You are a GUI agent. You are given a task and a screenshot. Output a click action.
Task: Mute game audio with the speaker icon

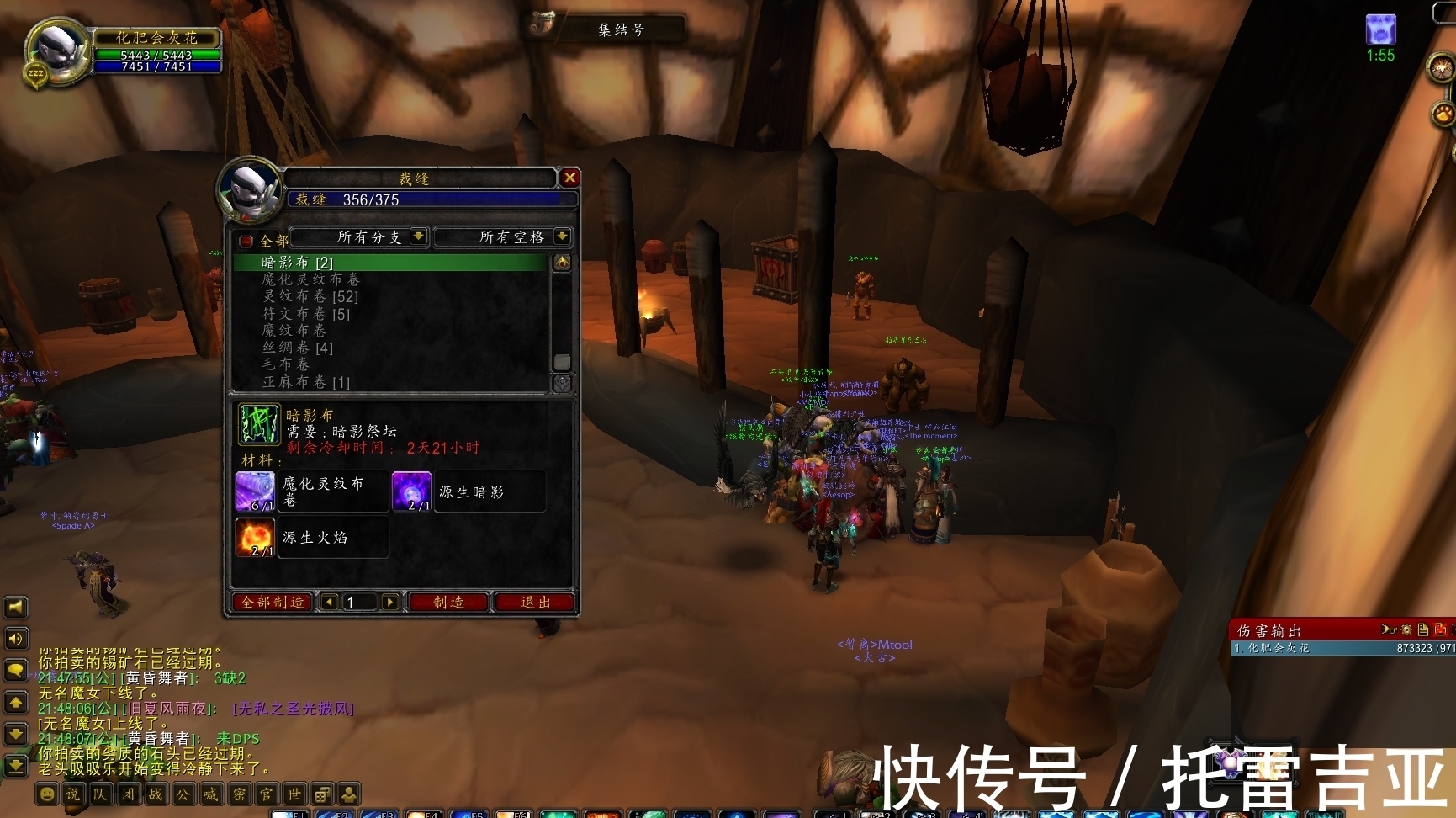click(15, 638)
